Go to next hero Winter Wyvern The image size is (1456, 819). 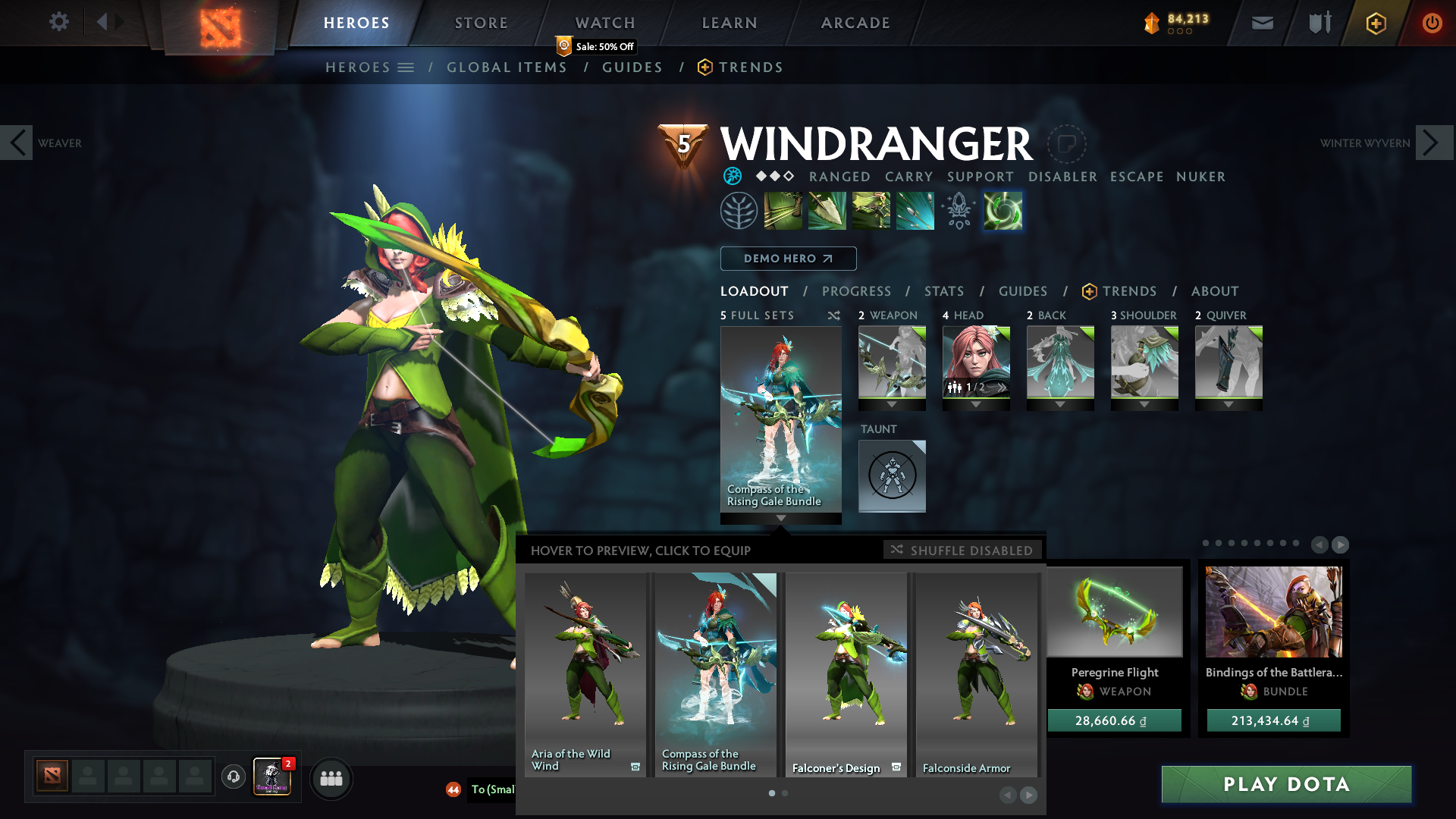[1433, 143]
